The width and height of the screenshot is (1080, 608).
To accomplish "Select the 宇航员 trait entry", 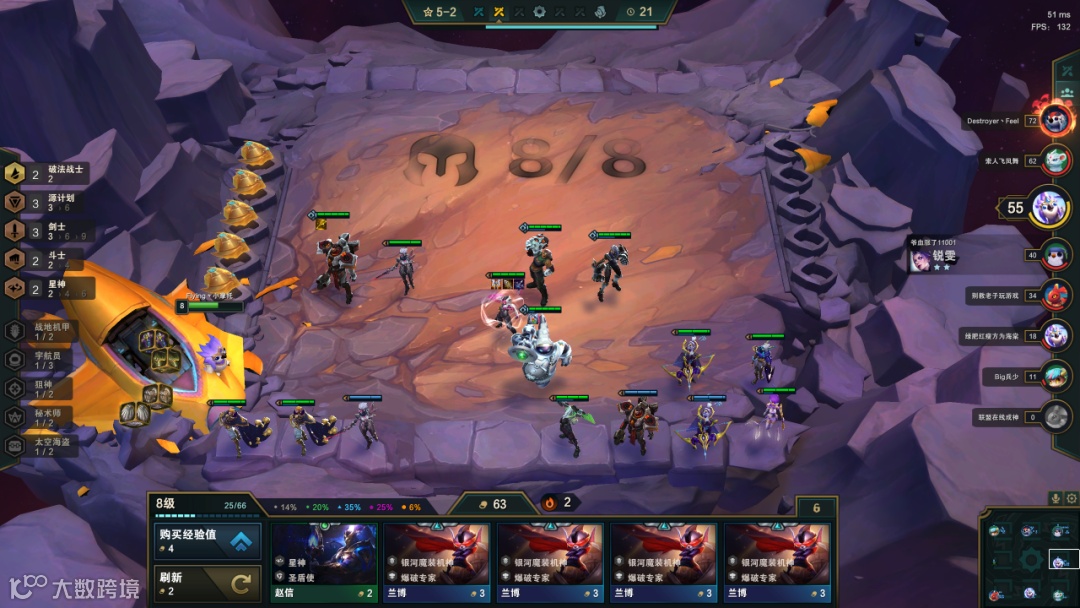I will tap(45, 359).
